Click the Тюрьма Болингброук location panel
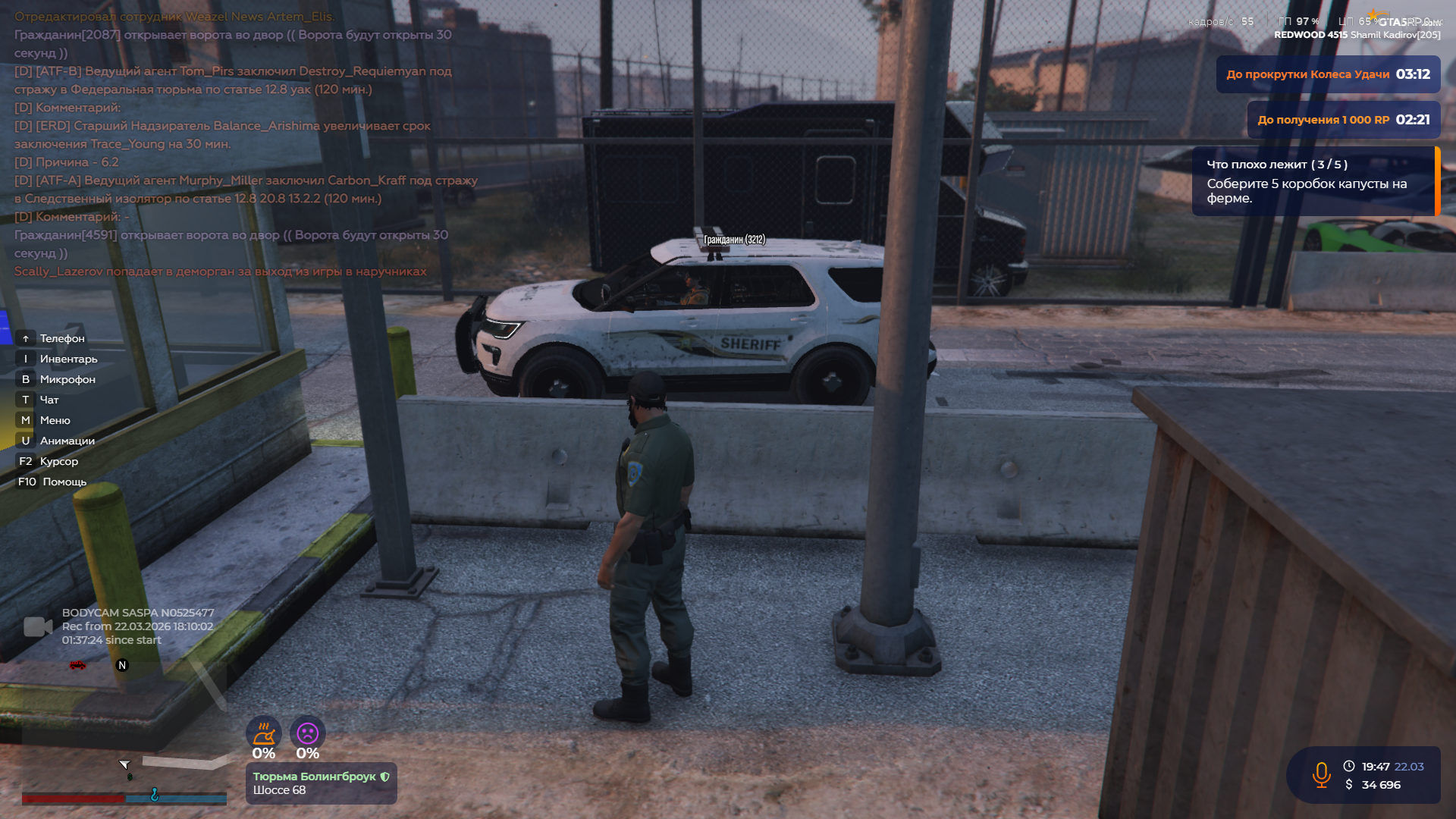The height and width of the screenshot is (819, 1456). pyautogui.click(x=321, y=783)
